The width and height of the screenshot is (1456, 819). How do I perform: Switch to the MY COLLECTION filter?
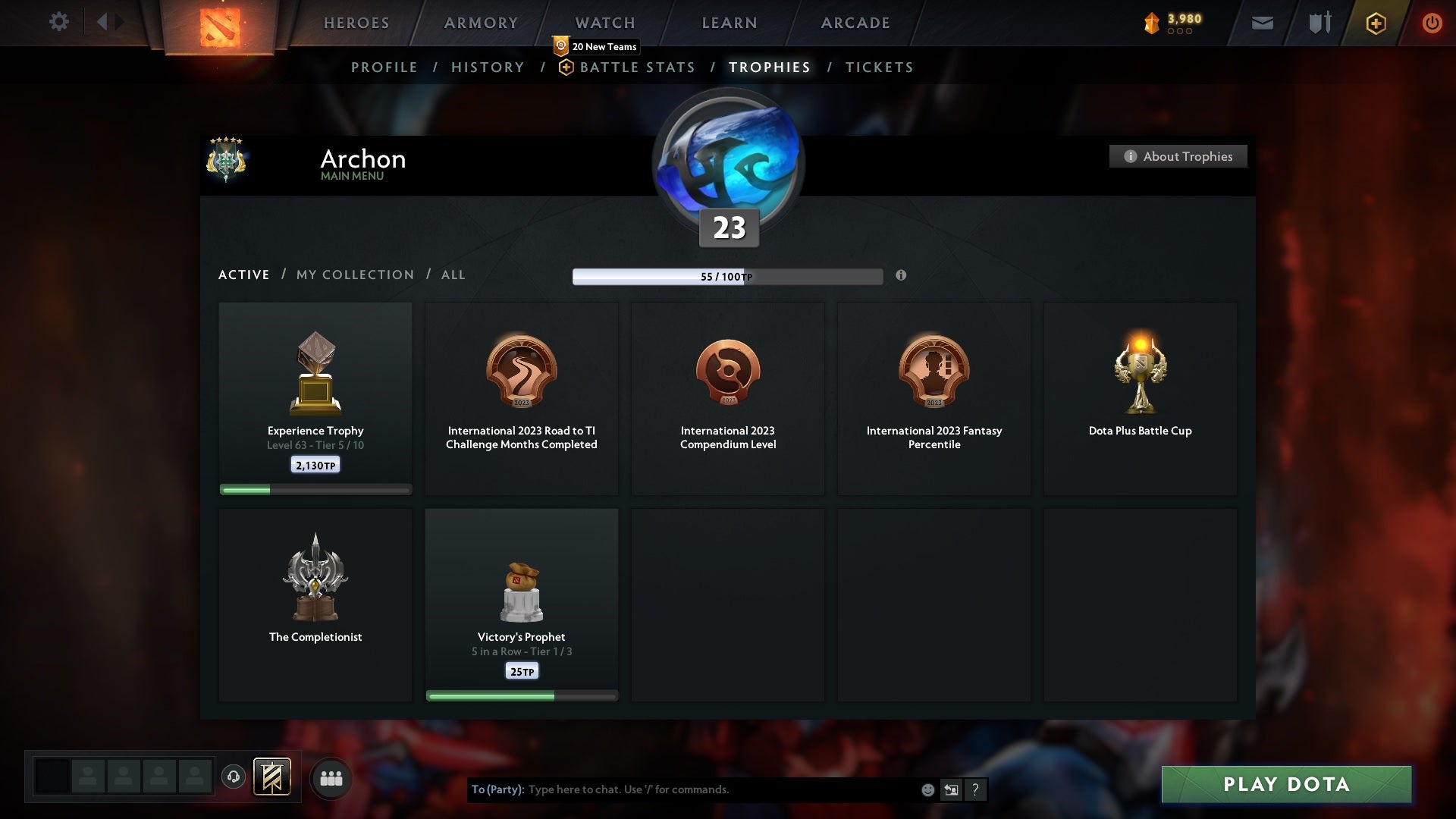click(x=354, y=275)
